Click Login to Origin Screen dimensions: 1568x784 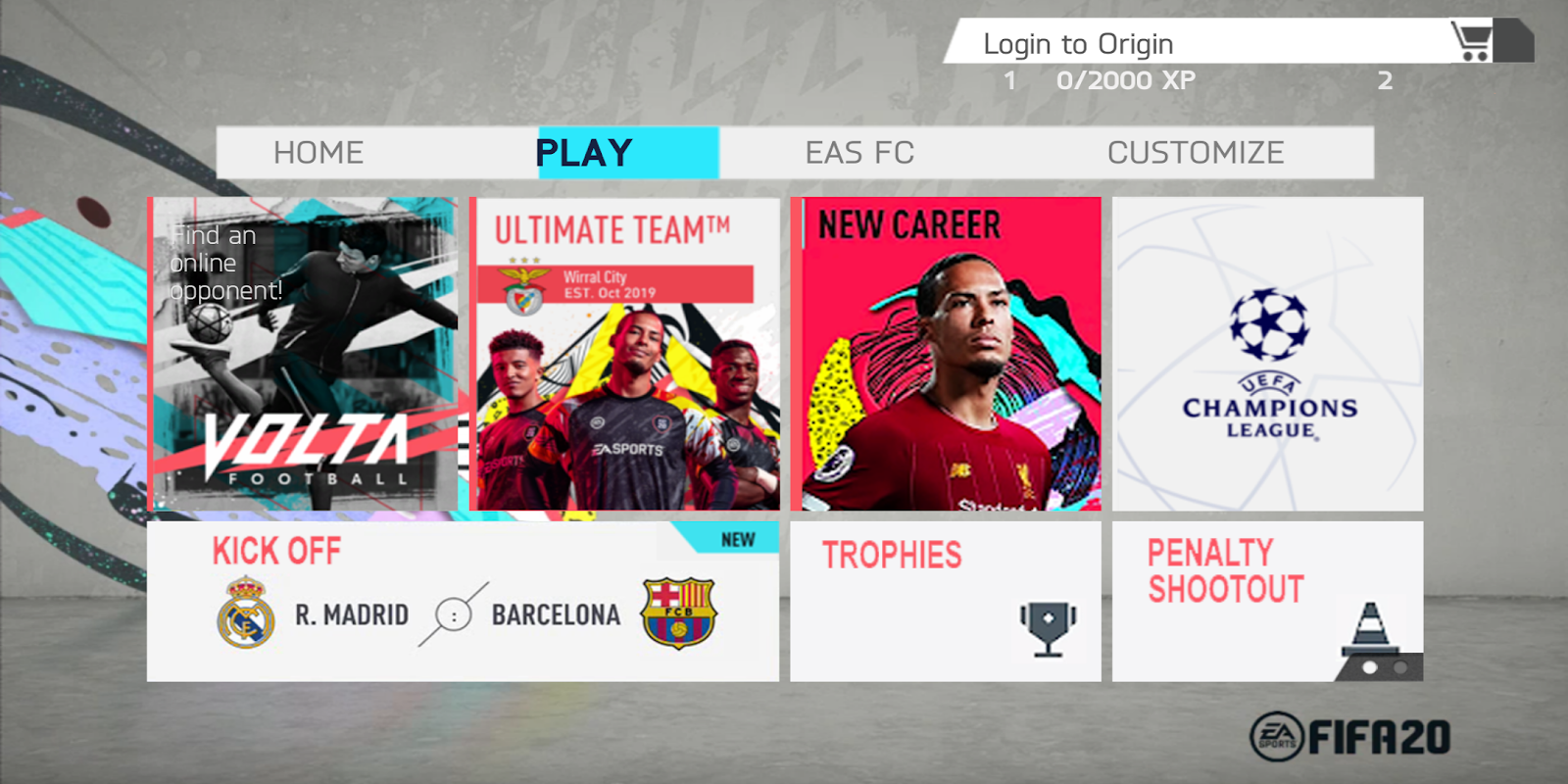[x=1078, y=43]
